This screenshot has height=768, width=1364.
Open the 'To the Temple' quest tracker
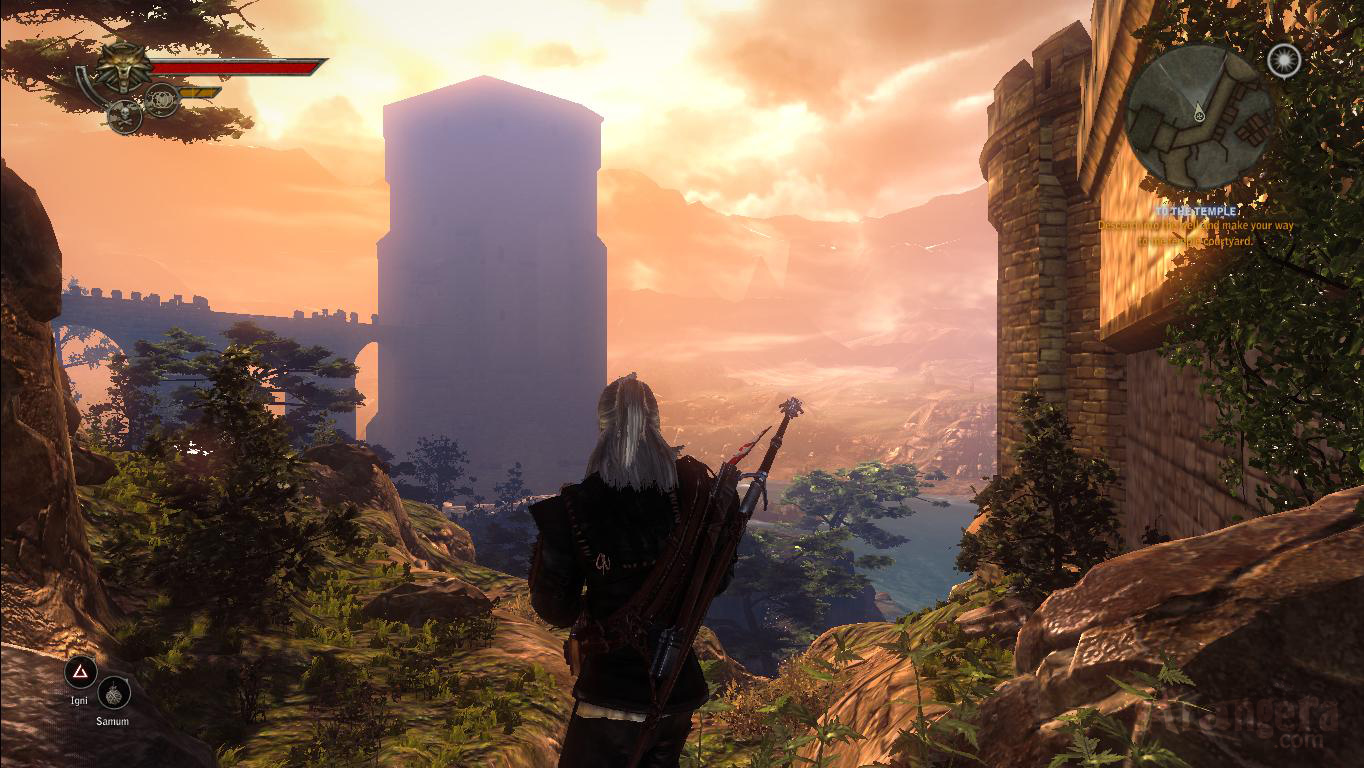pyautogui.click(x=1196, y=212)
